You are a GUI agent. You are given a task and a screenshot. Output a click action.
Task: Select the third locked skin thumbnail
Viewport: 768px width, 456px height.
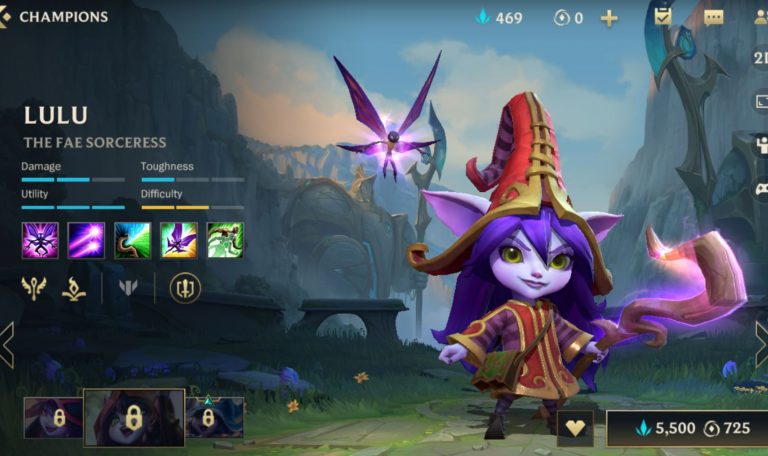[x=214, y=417]
